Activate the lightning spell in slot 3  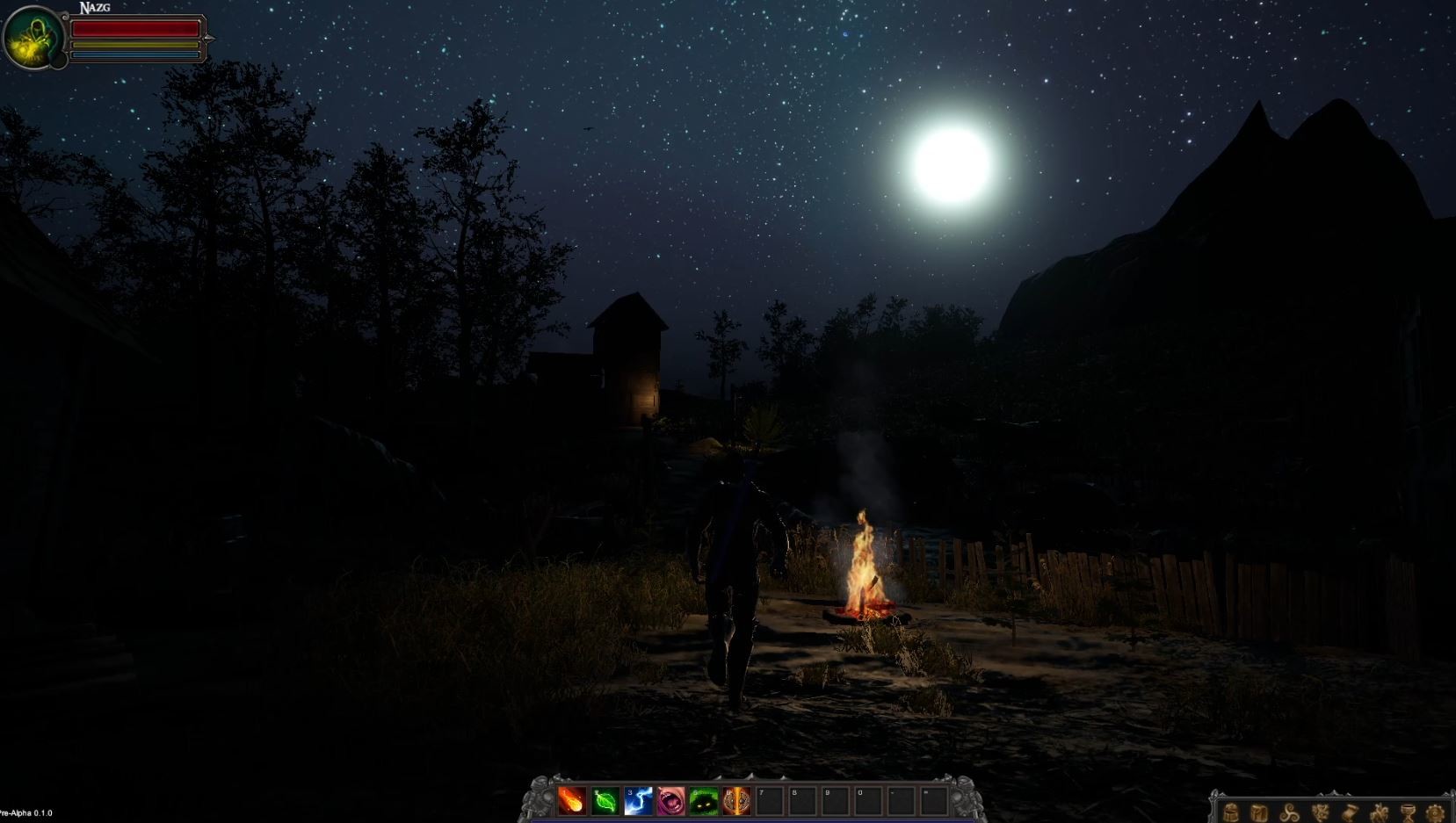[638, 800]
